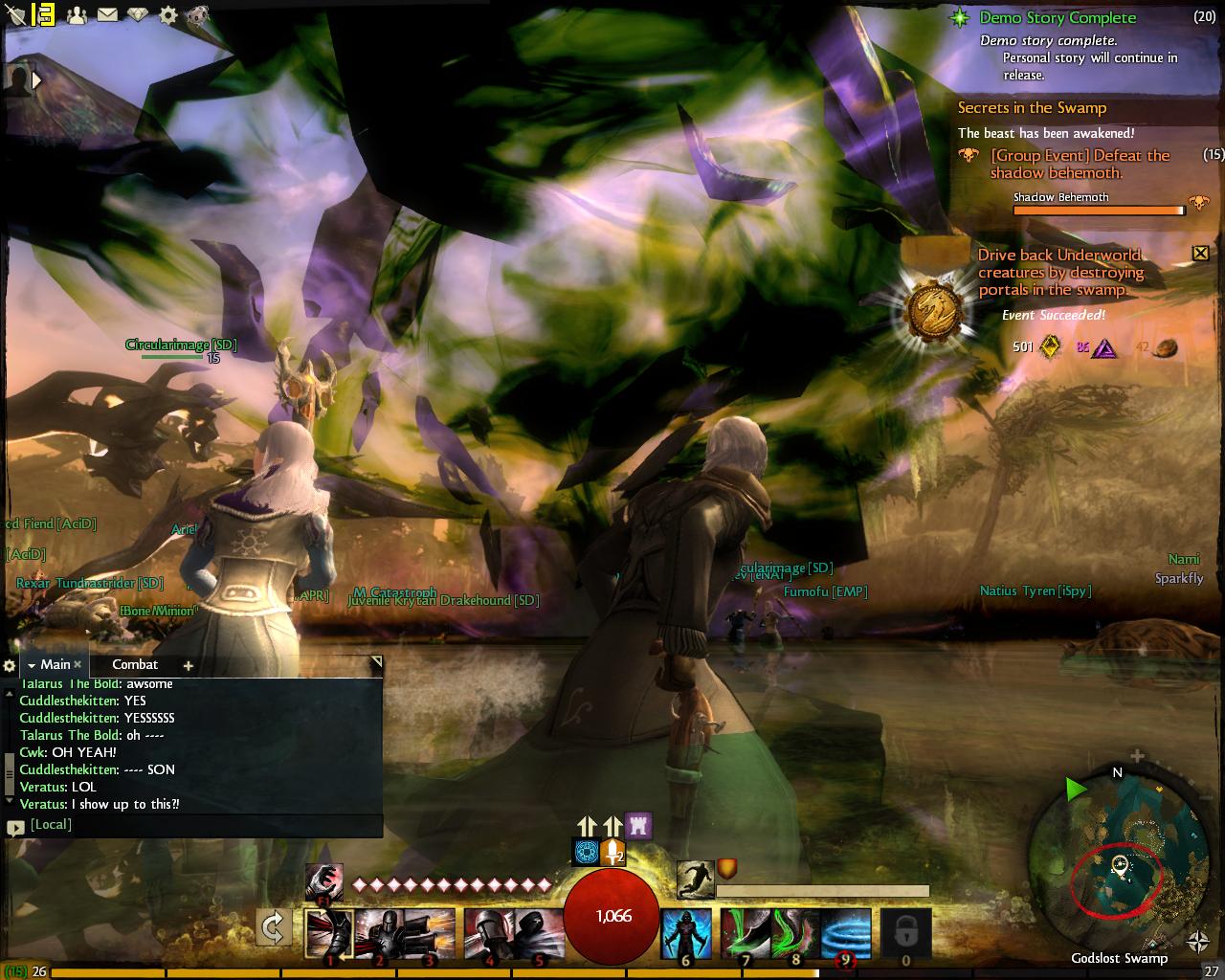The width and height of the screenshot is (1225, 980).
Task: Close the Underworld portals event reward
Action: point(1200,253)
